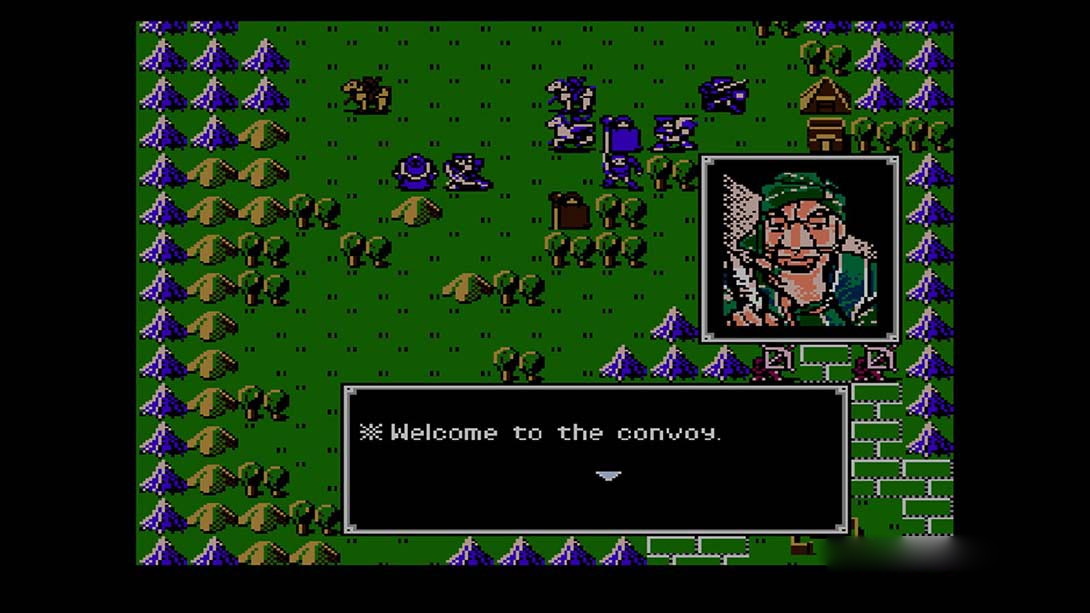Click the "Welcome to the convoy" dialogue box

[x=595, y=458]
